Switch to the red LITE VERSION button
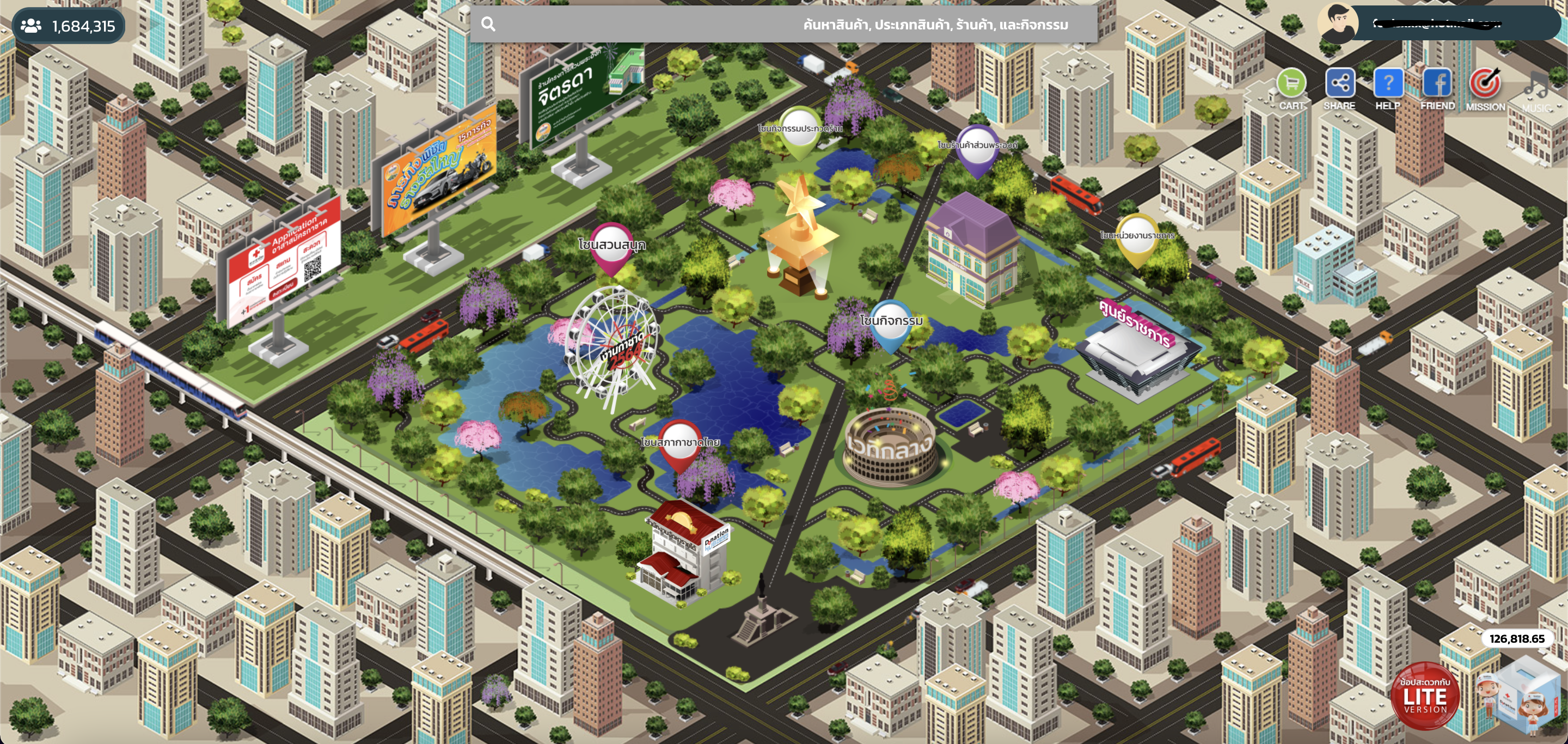 (1425, 696)
